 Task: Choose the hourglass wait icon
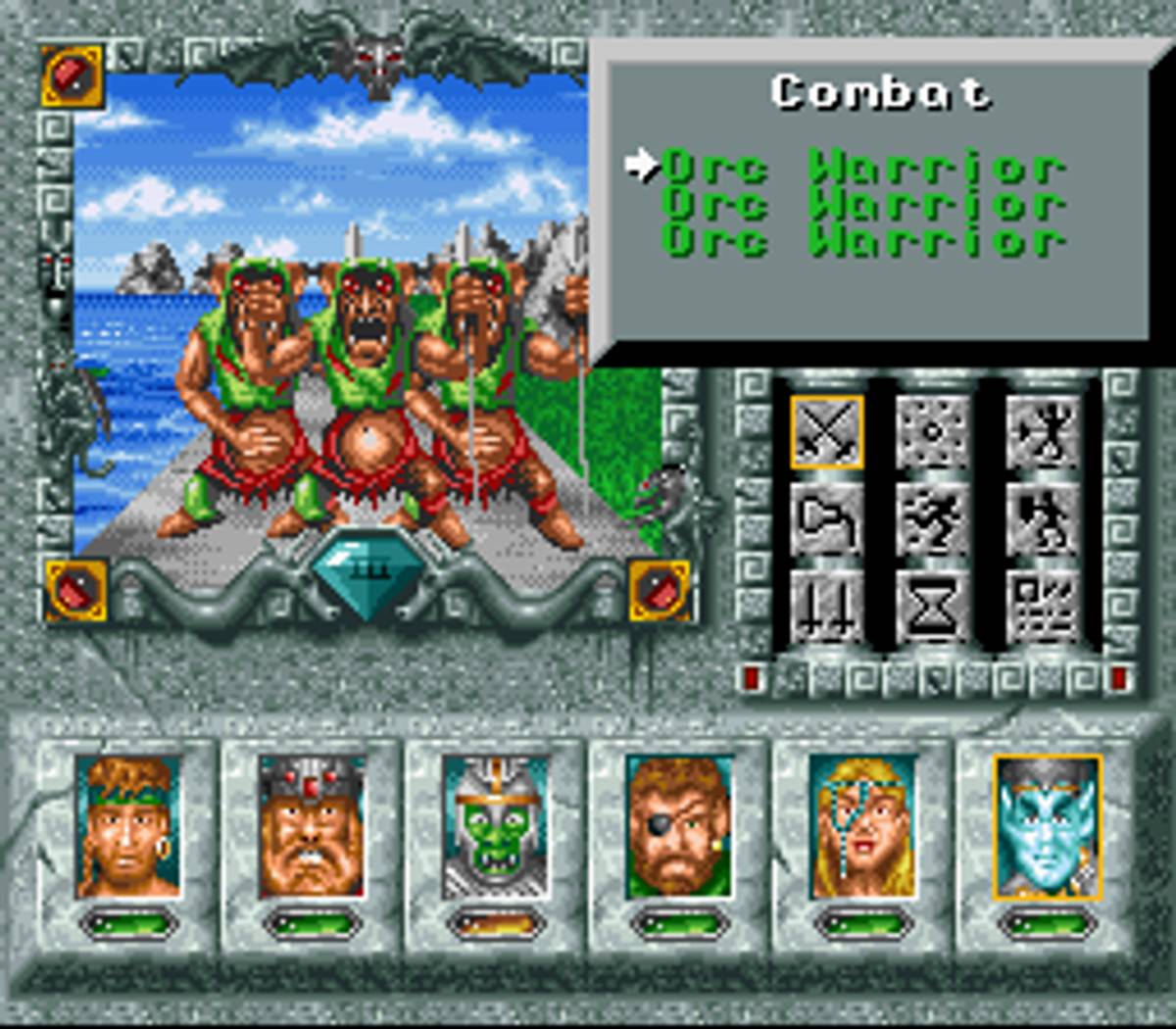[x=933, y=609]
